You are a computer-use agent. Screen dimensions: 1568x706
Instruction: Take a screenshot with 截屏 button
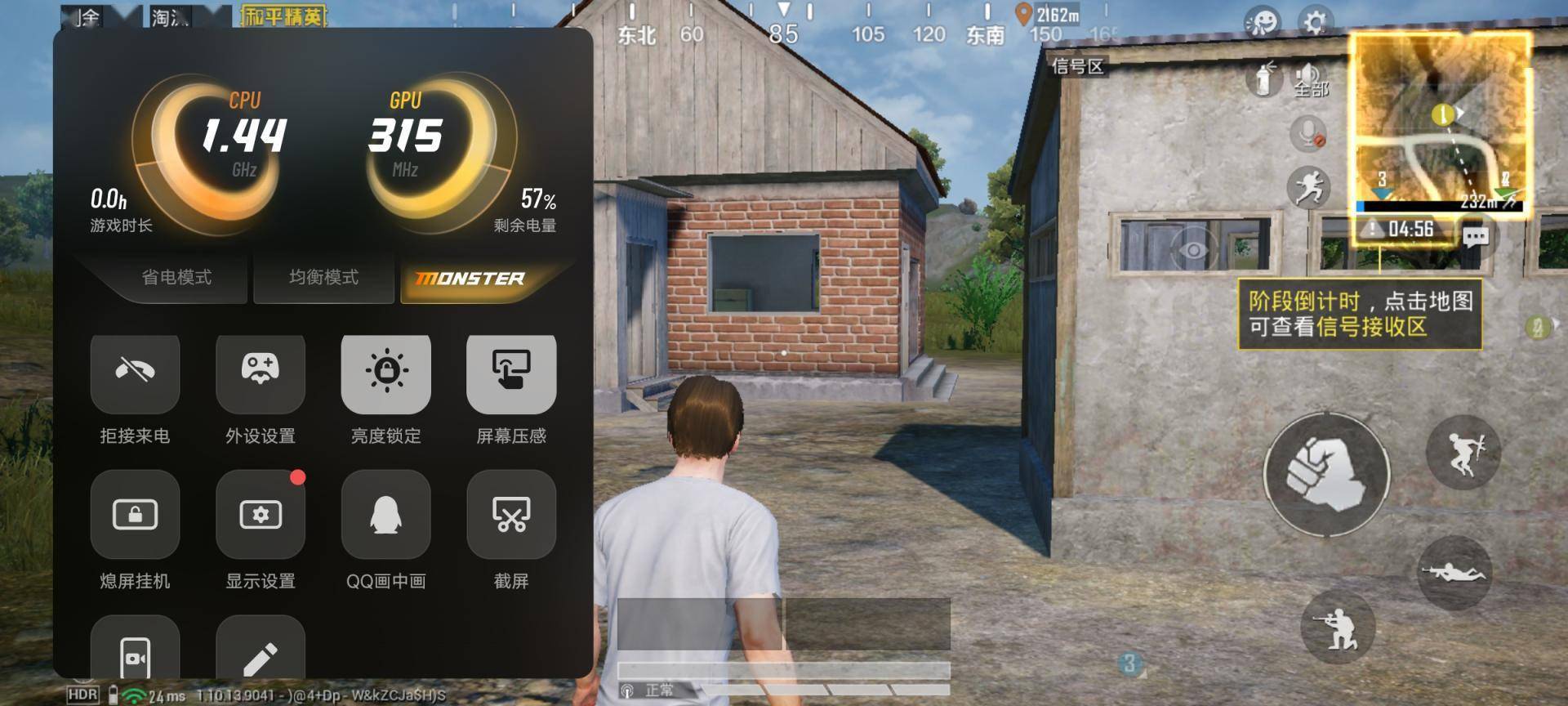pyautogui.click(x=511, y=515)
